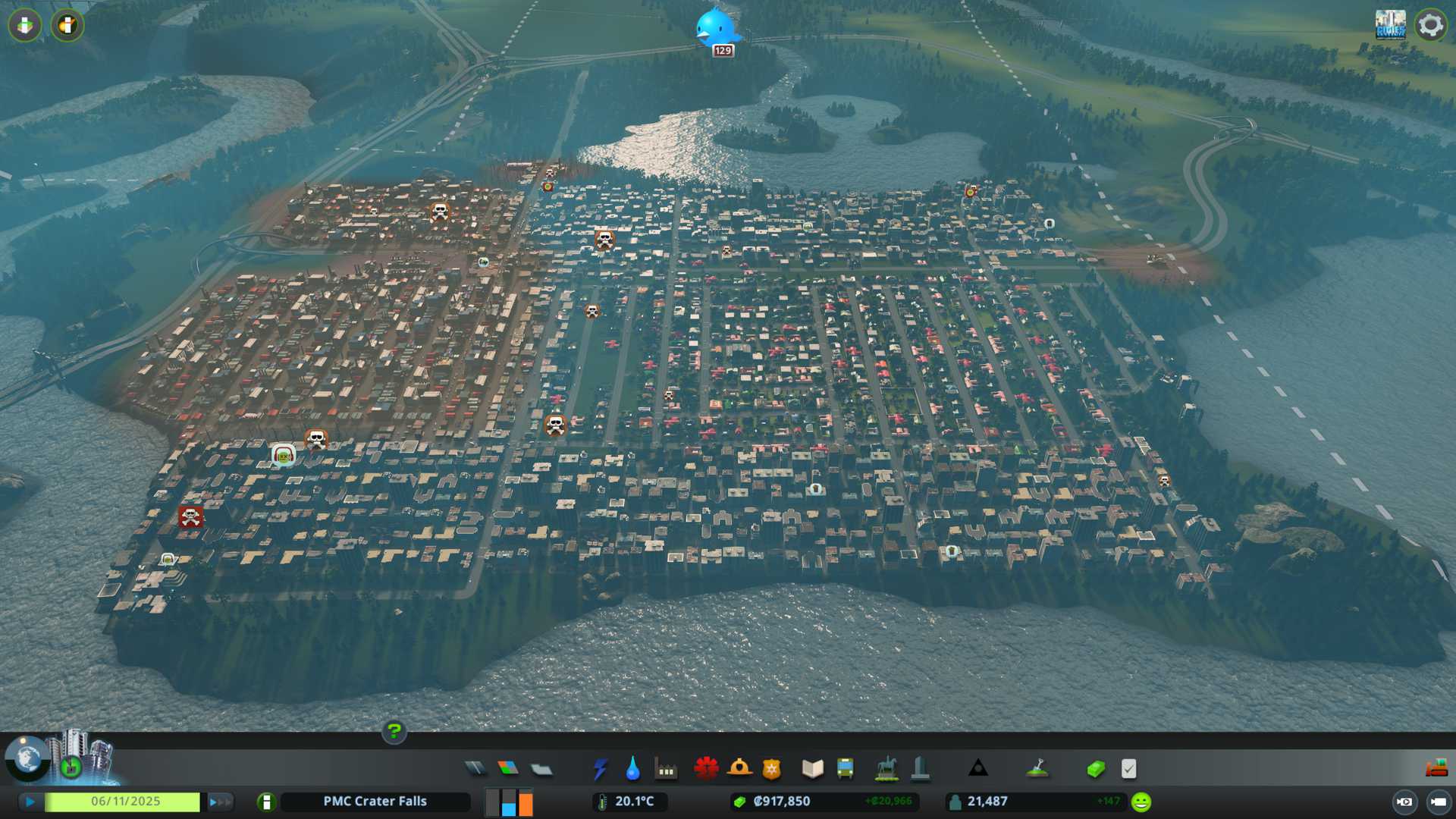This screenshot has width=1456, height=819.
Task: Open the Water and Sewage menu
Action: [632, 769]
